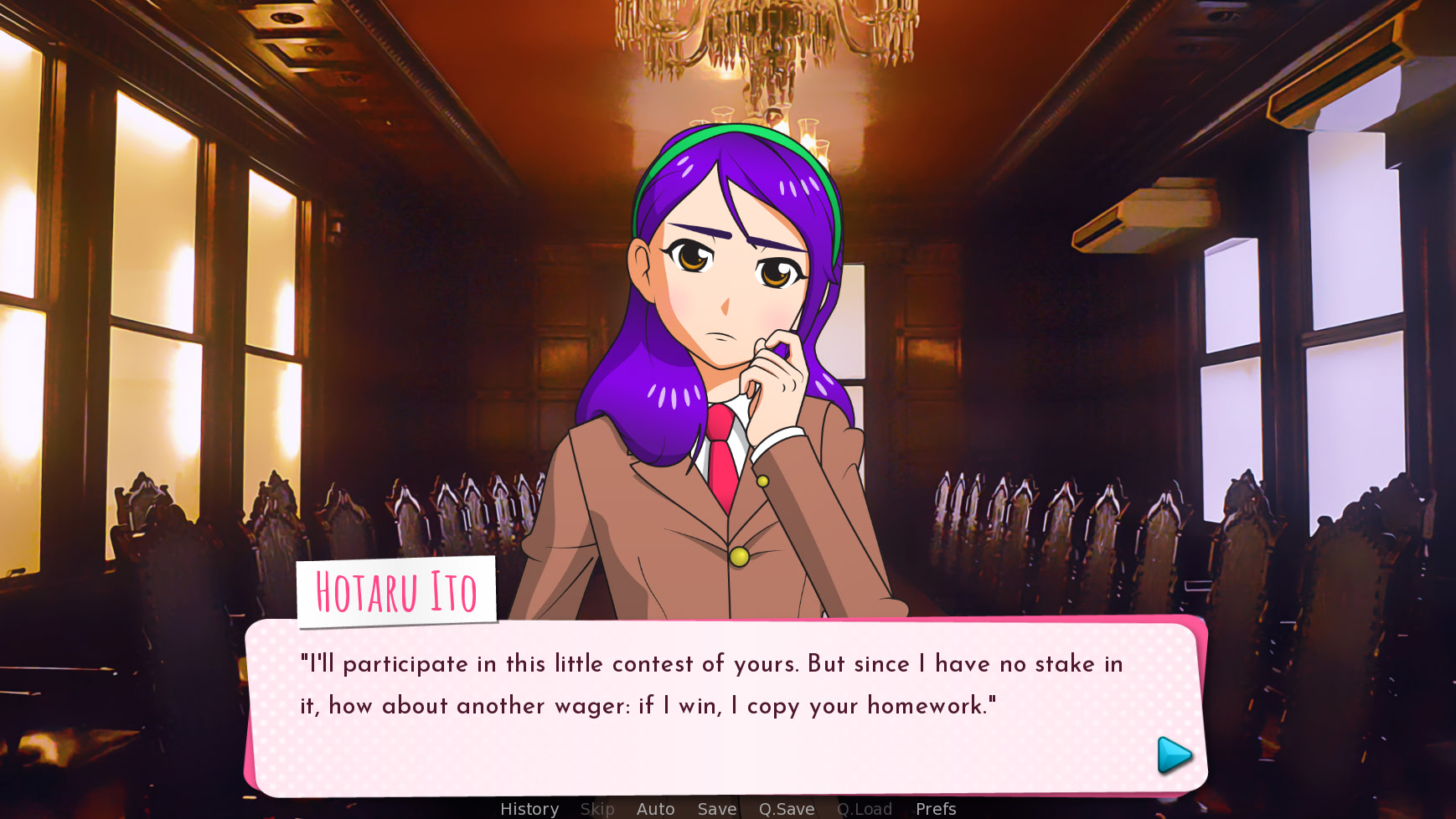Click the greyed-out Skip label
Screen dimensions: 1456x819
(x=597, y=807)
